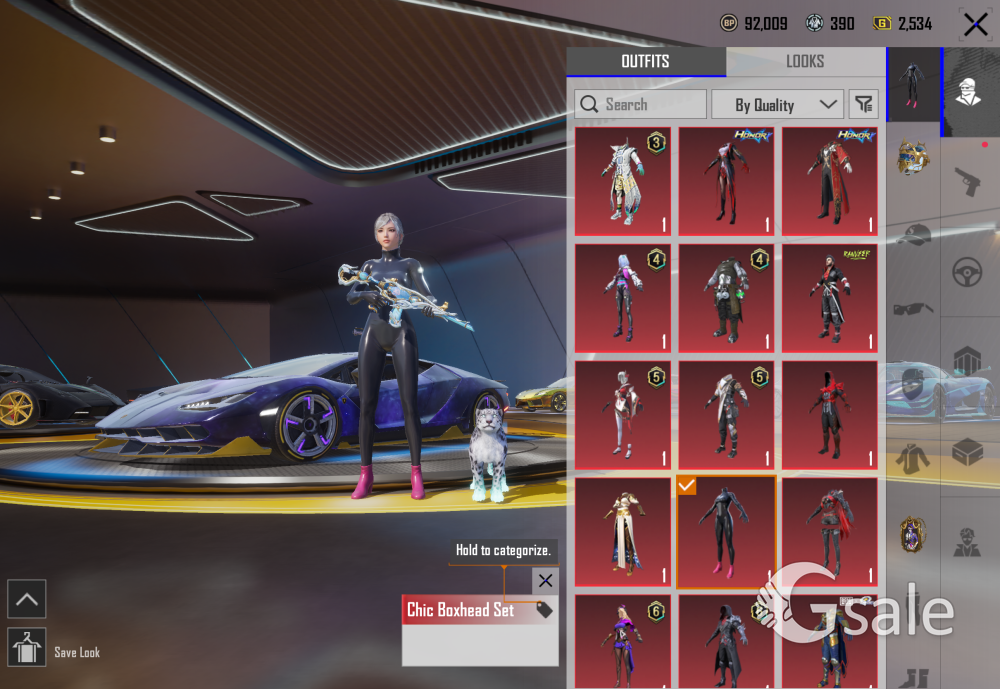Switch to the Looks tab
This screenshot has width=1000, height=689.
click(805, 62)
